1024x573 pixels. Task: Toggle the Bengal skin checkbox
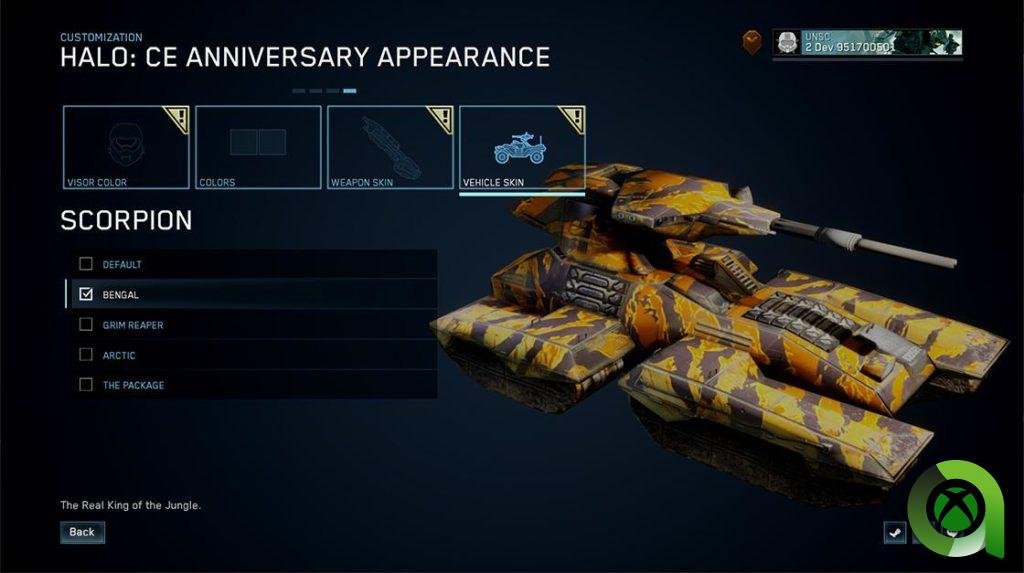click(87, 294)
